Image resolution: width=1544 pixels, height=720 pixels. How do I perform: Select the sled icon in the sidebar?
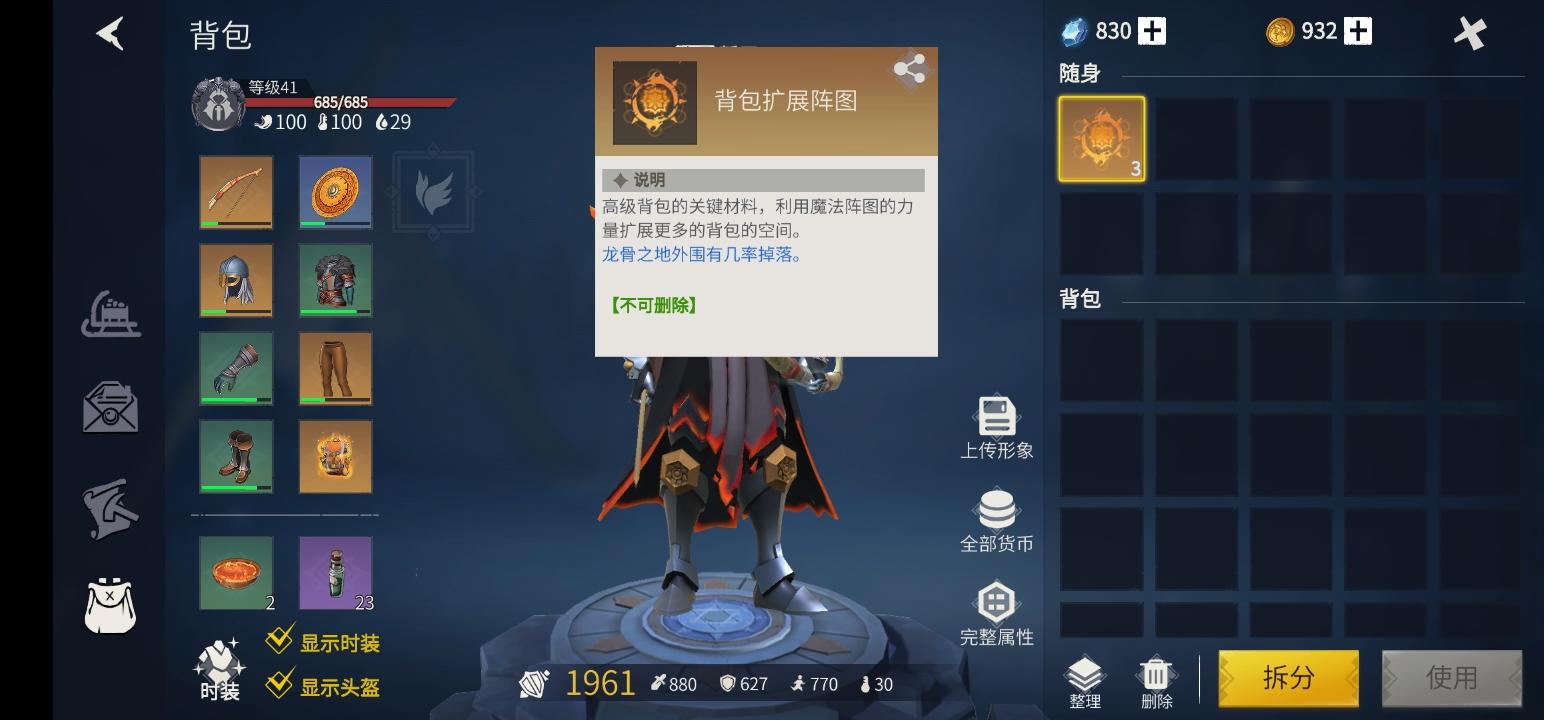(110, 315)
